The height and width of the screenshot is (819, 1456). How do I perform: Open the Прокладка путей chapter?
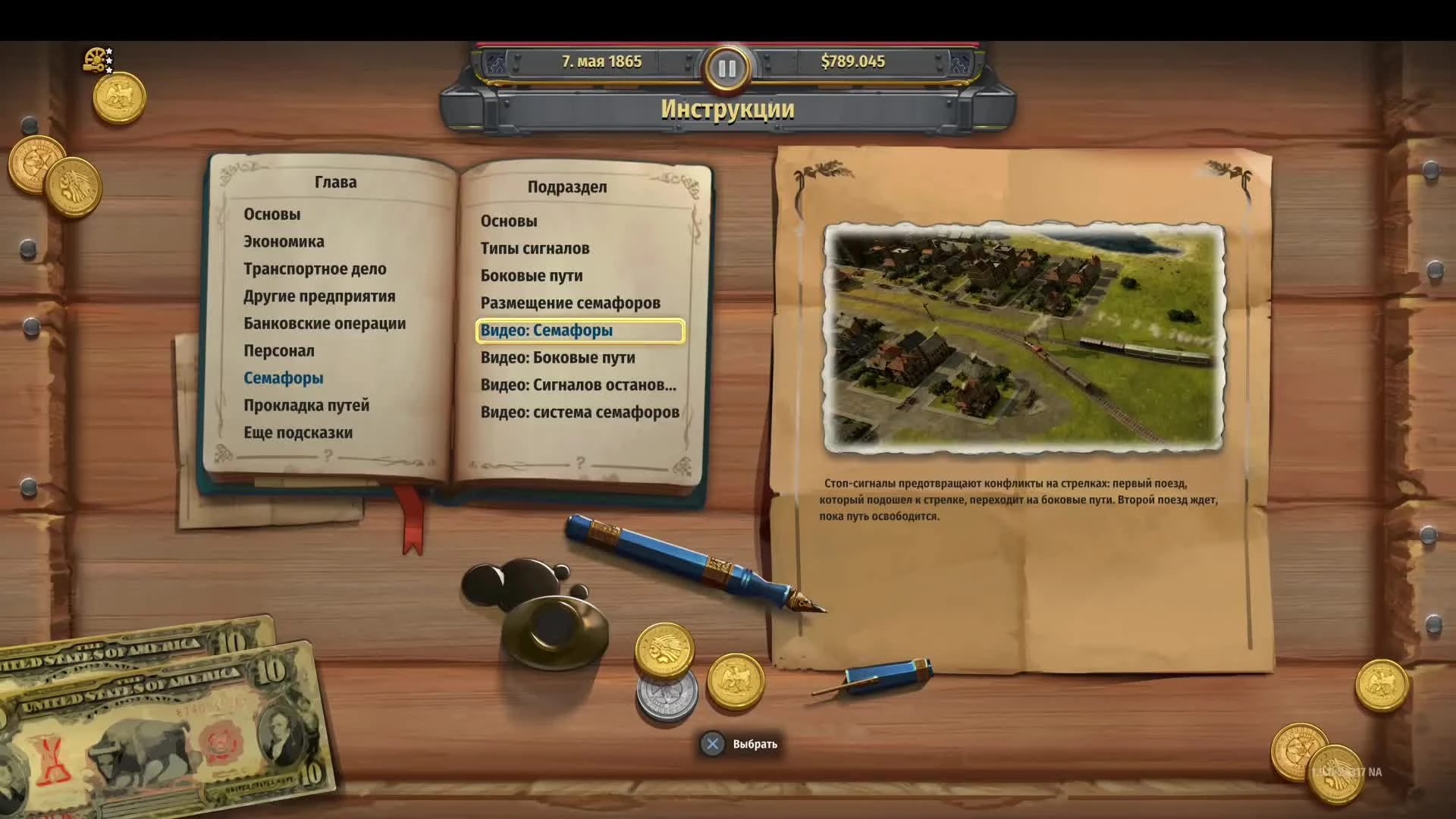(306, 405)
